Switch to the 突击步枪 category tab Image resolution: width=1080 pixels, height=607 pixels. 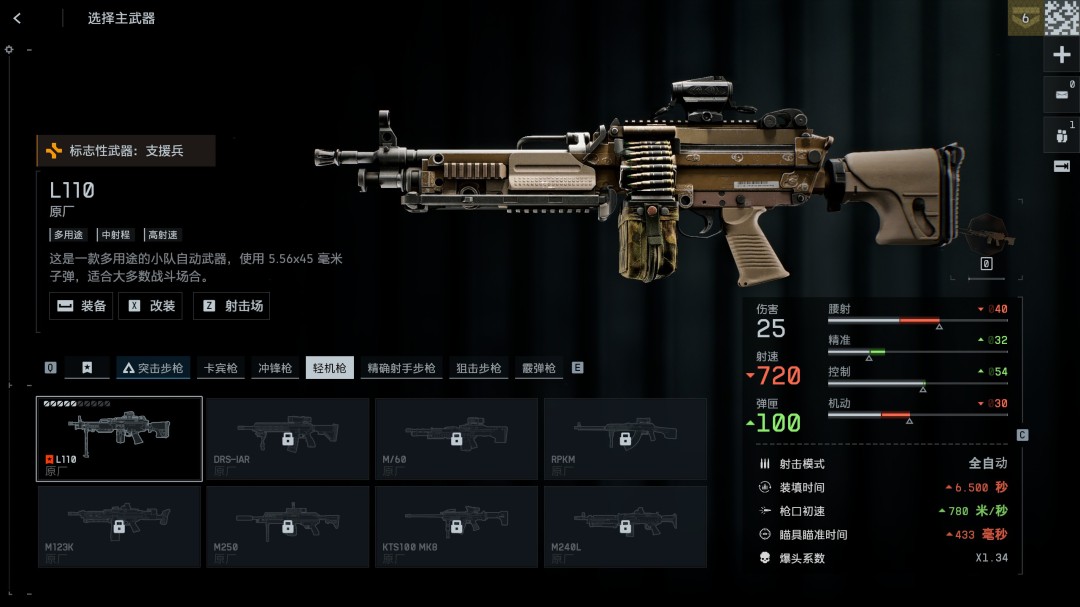tap(153, 368)
